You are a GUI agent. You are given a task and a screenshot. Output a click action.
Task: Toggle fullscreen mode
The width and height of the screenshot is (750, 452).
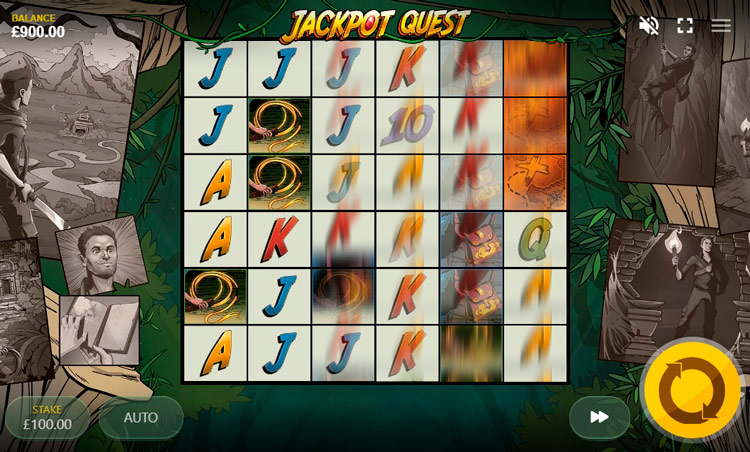pyautogui.click(x=685, y=26)
